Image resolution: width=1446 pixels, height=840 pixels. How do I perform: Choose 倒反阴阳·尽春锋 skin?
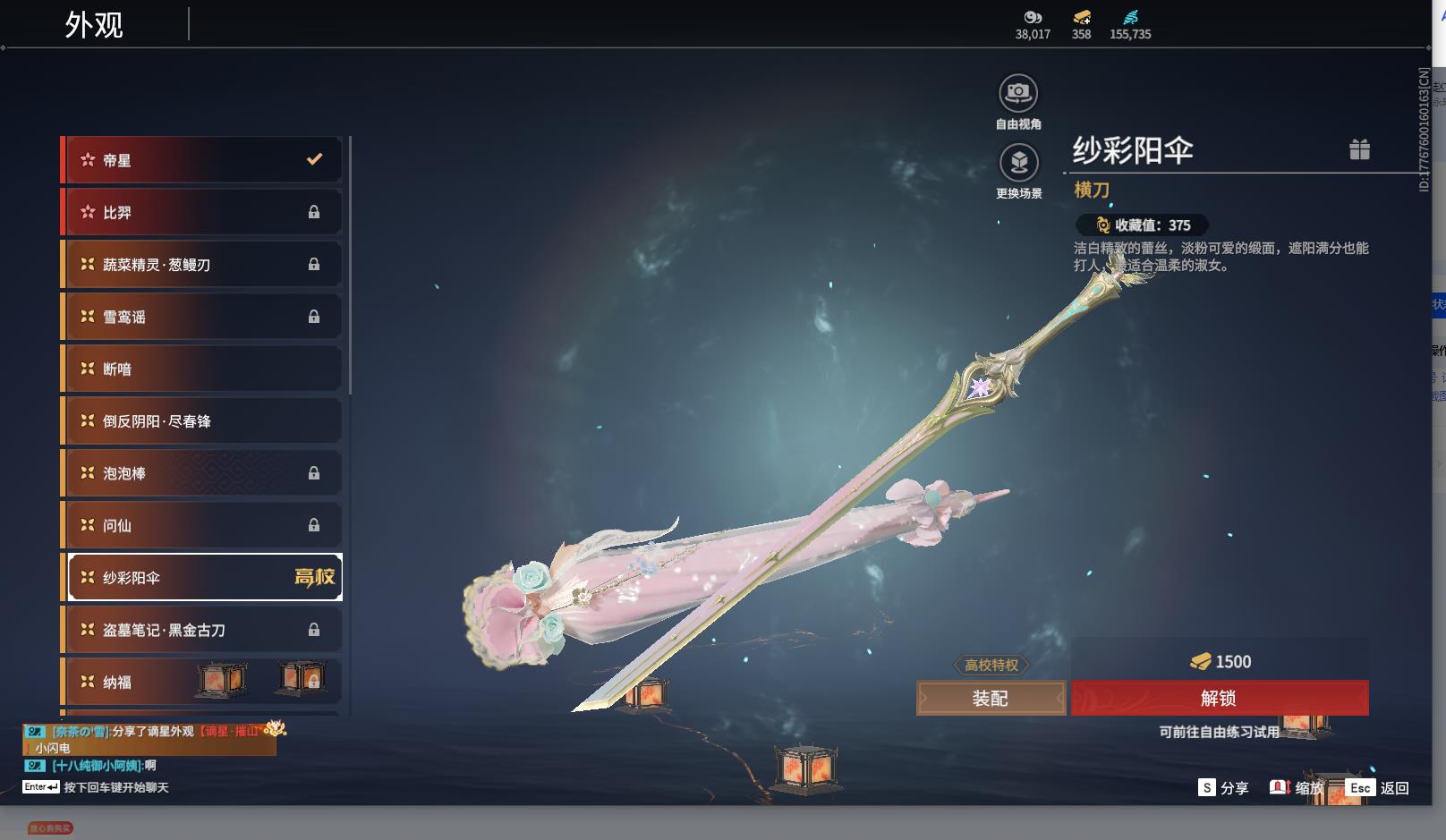click(x=201, y=421)
